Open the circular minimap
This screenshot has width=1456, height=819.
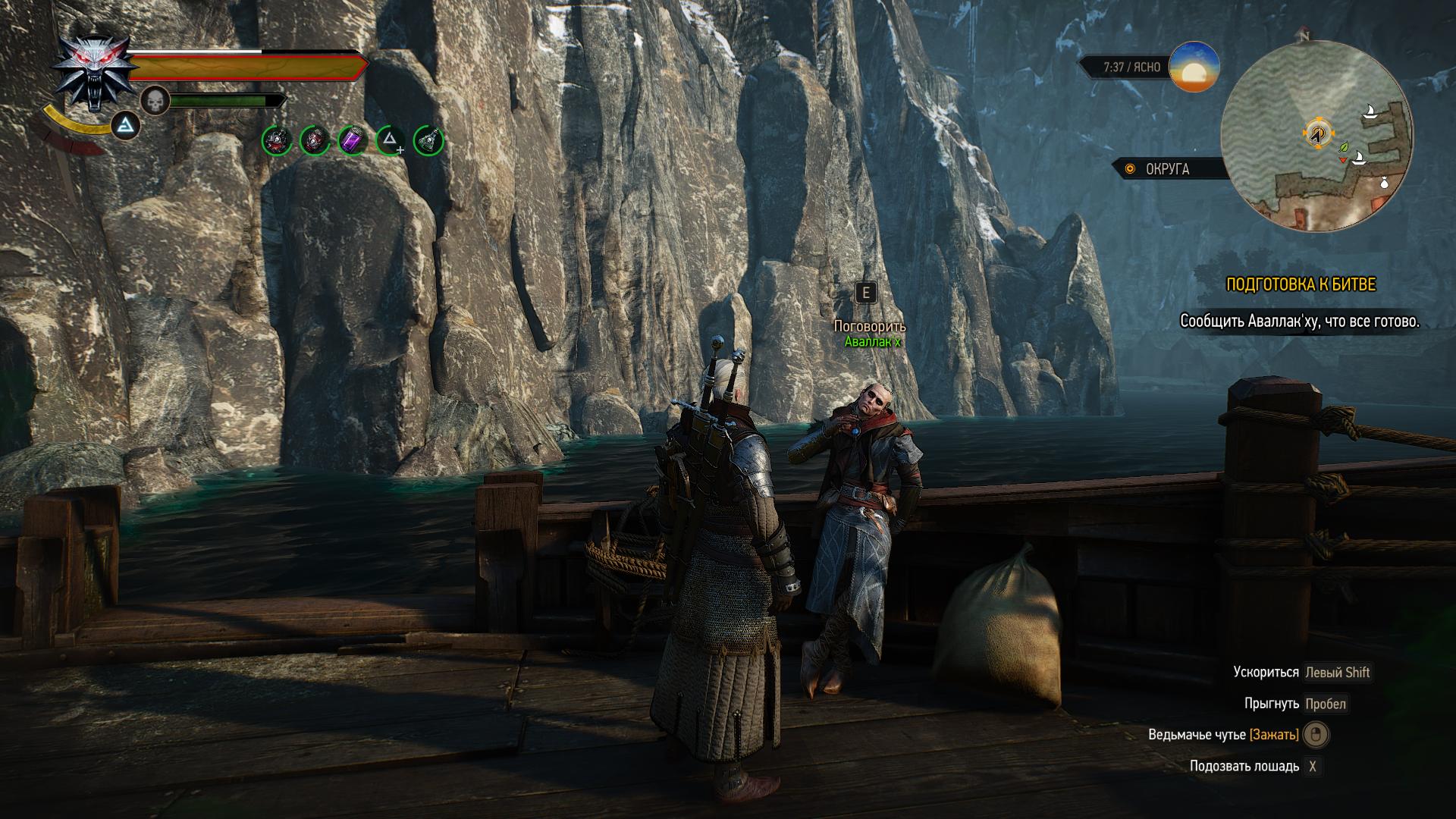pos(1317,136)
